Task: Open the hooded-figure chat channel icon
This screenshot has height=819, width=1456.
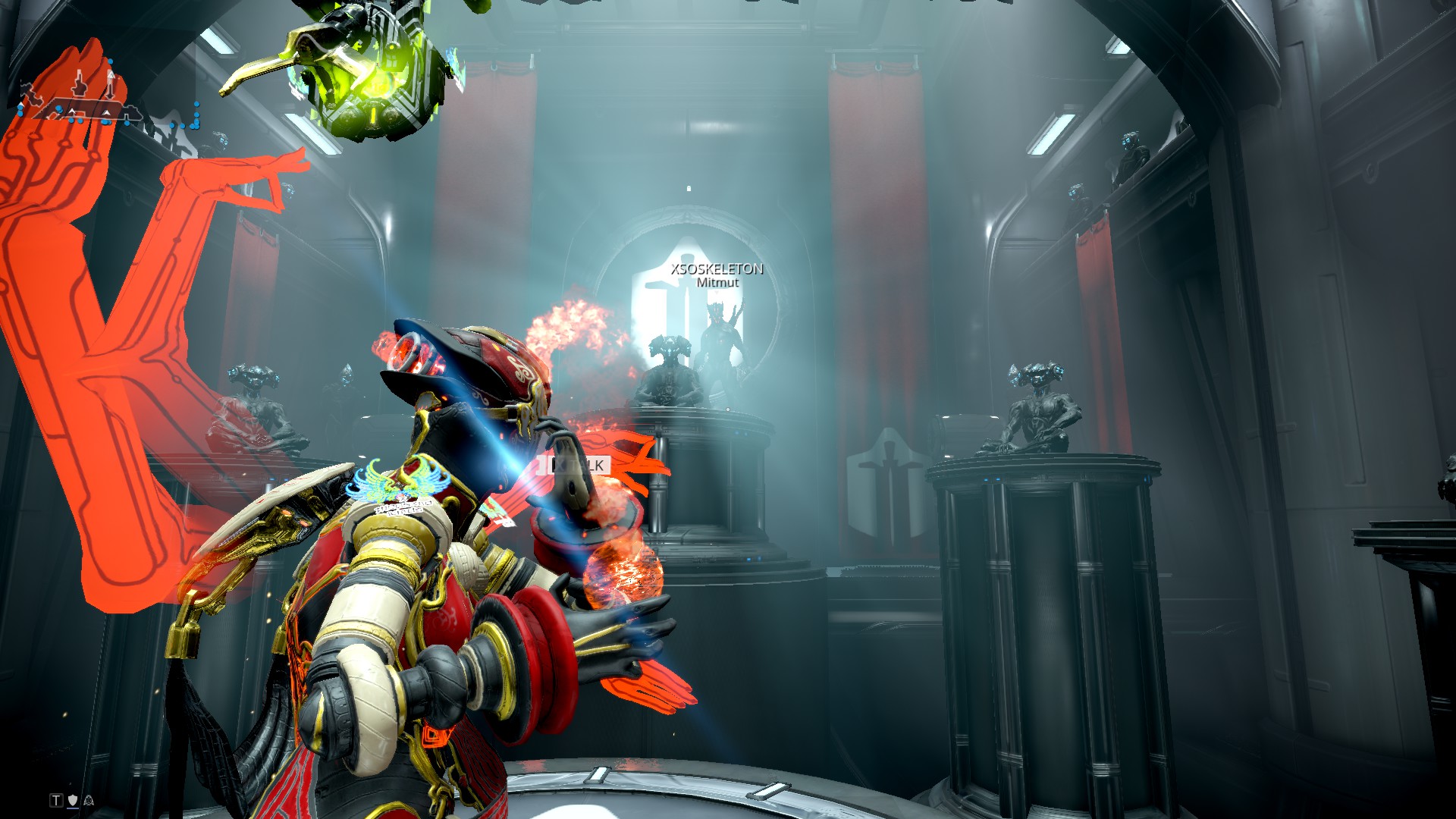Action: click(88, 800)
